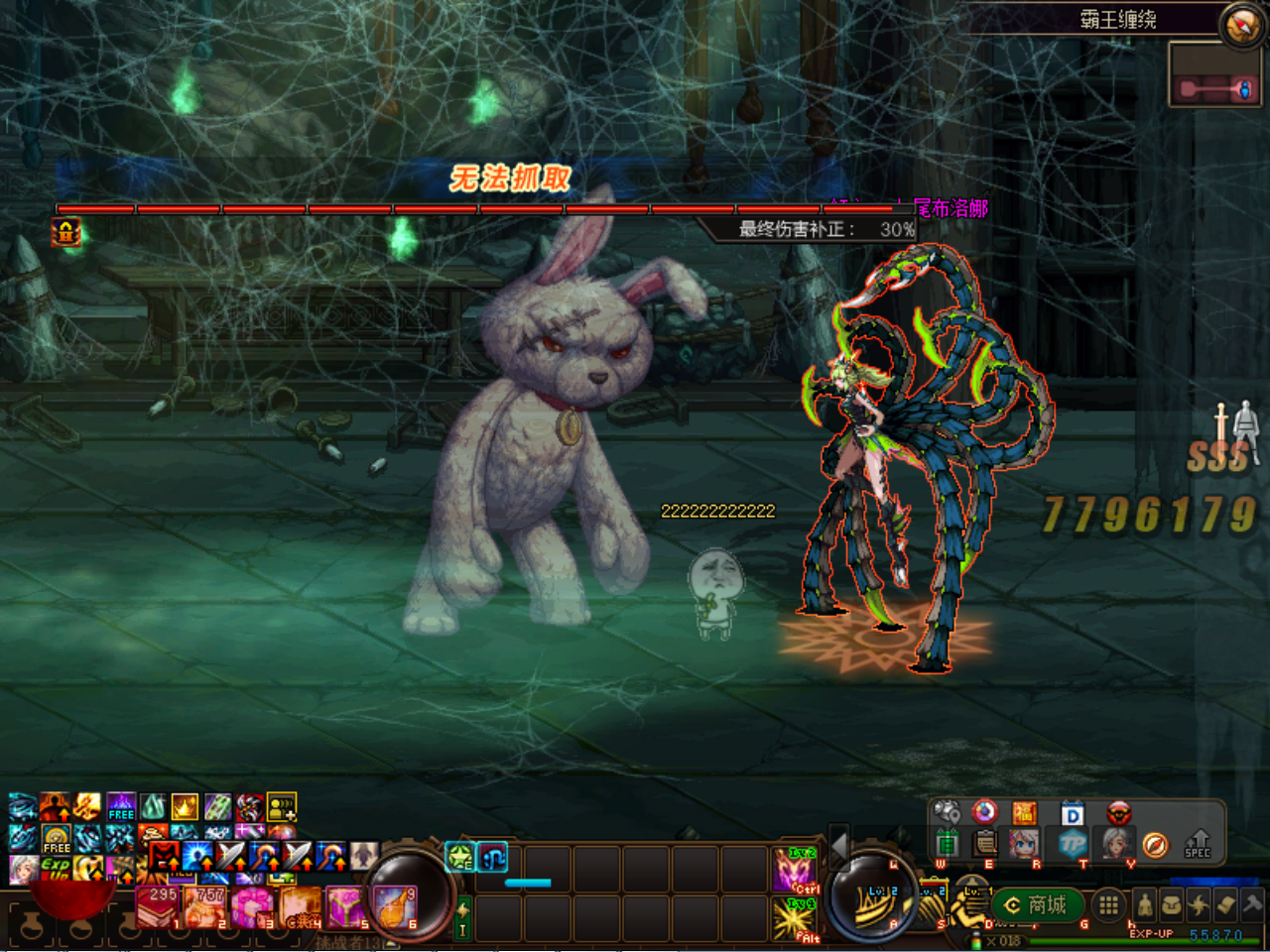Click the compass icon beside the dungeon name
1270x952 pixels.
1241,25
